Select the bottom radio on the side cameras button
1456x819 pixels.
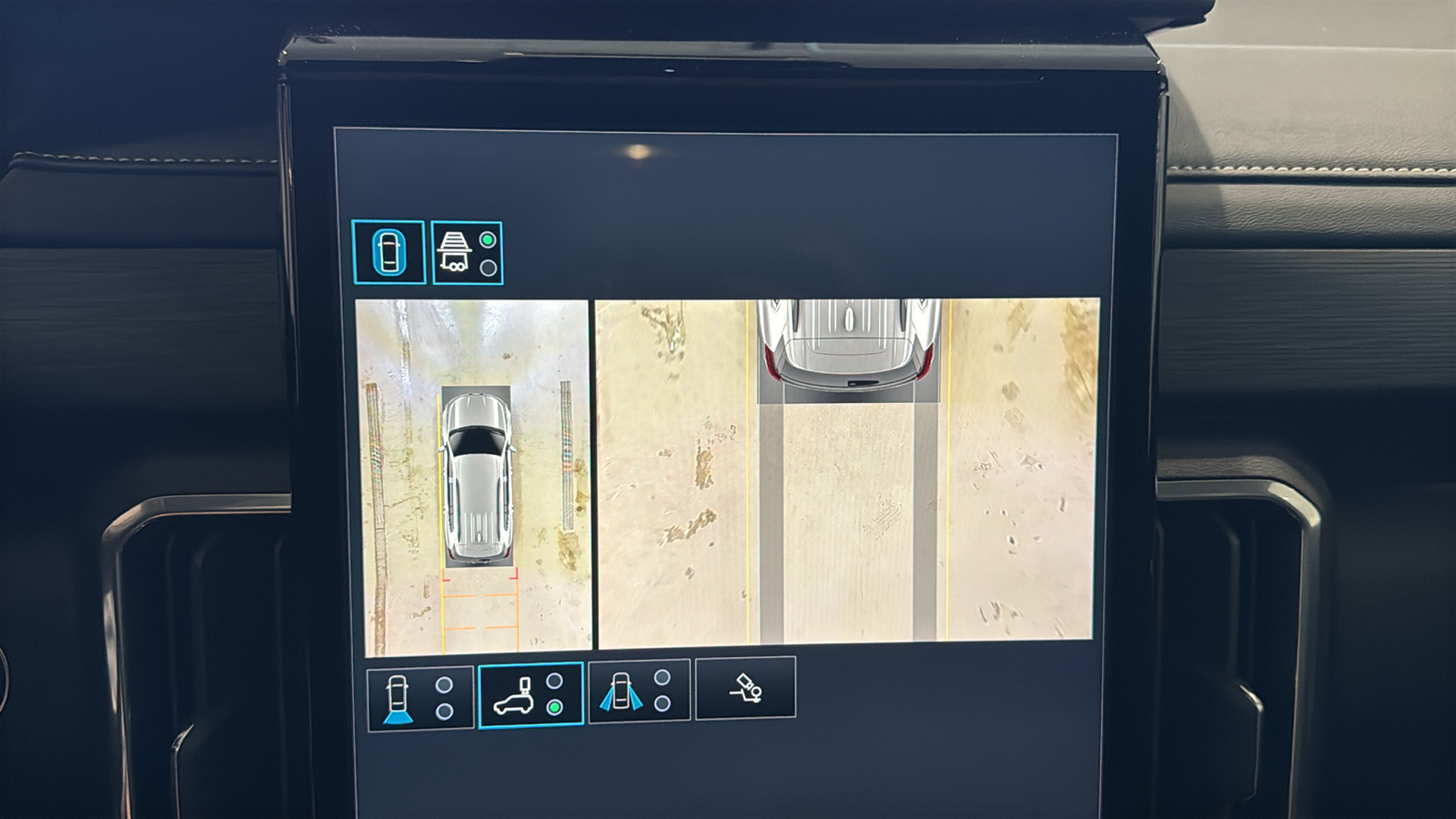point(662,705)
